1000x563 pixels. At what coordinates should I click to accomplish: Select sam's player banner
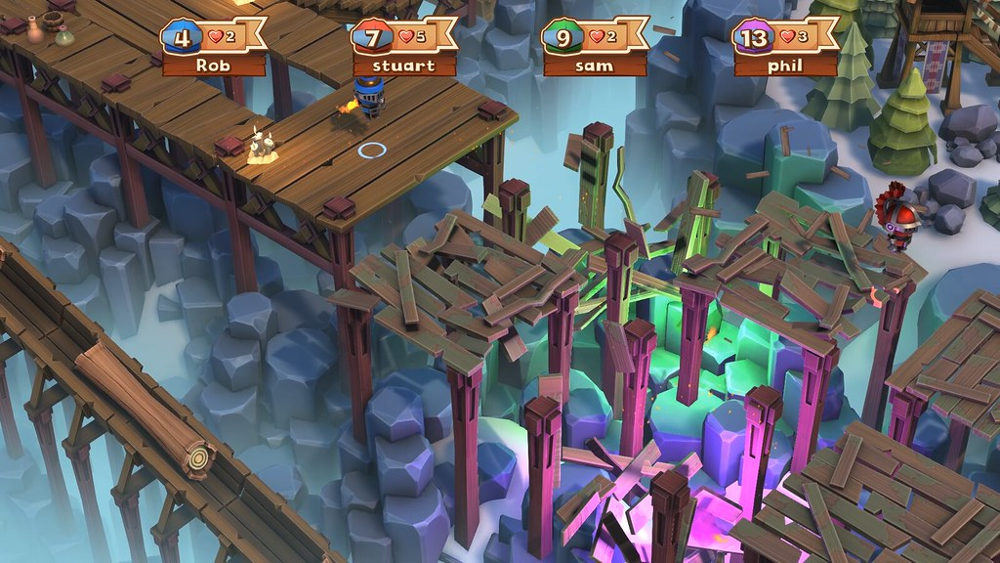click(x=594, y=48)
